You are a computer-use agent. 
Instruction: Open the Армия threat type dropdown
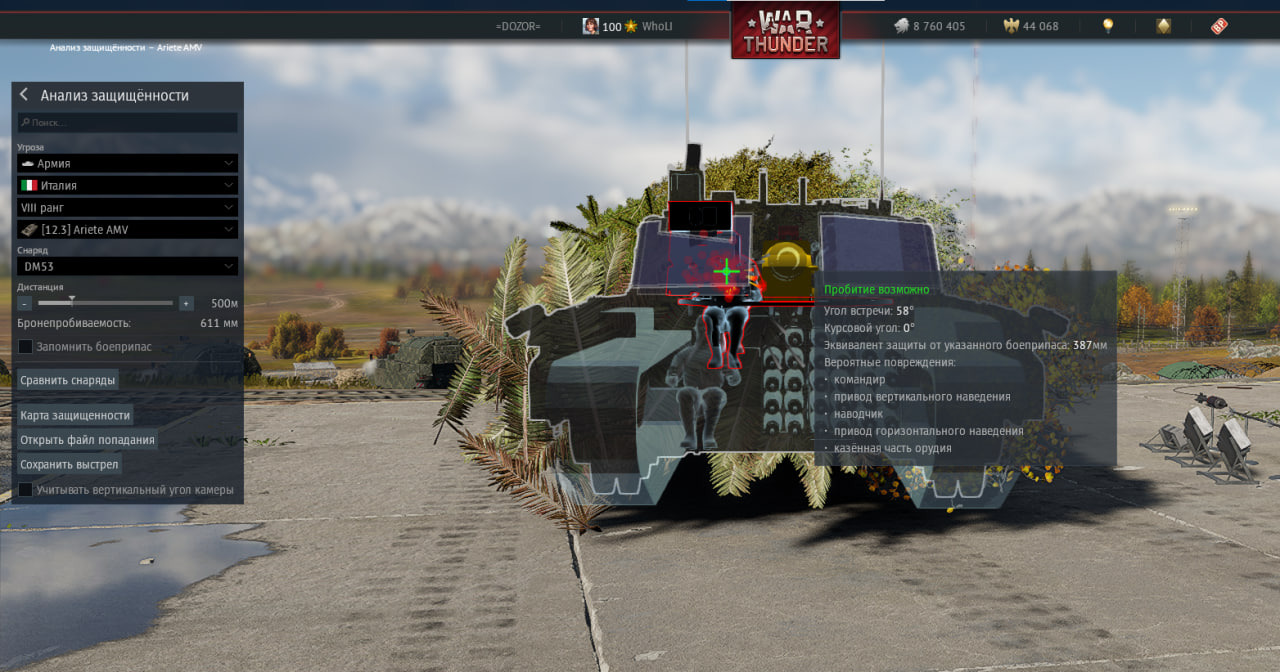point(128,163)
